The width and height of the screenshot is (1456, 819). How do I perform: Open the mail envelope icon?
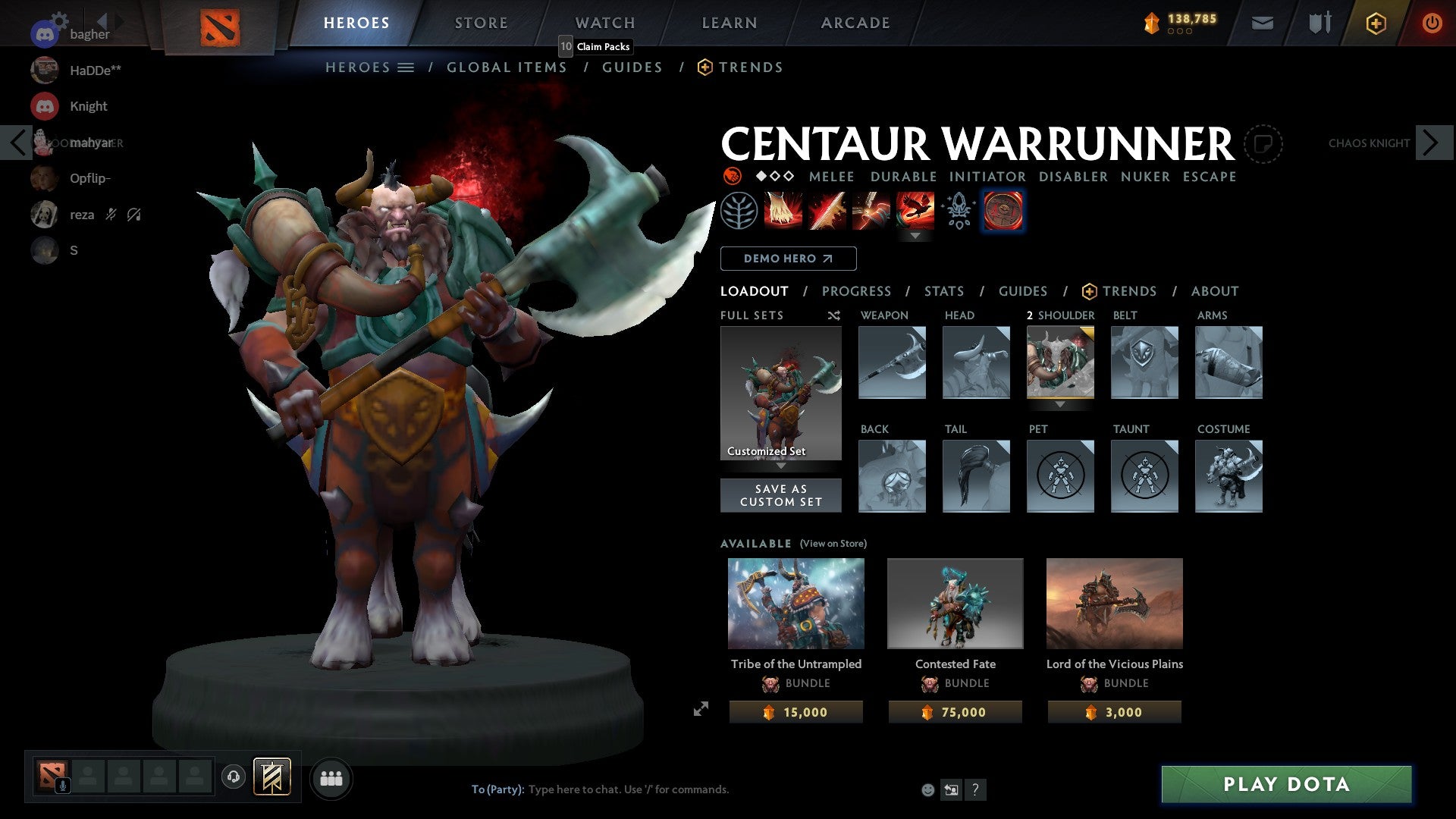click(1263, 23)
